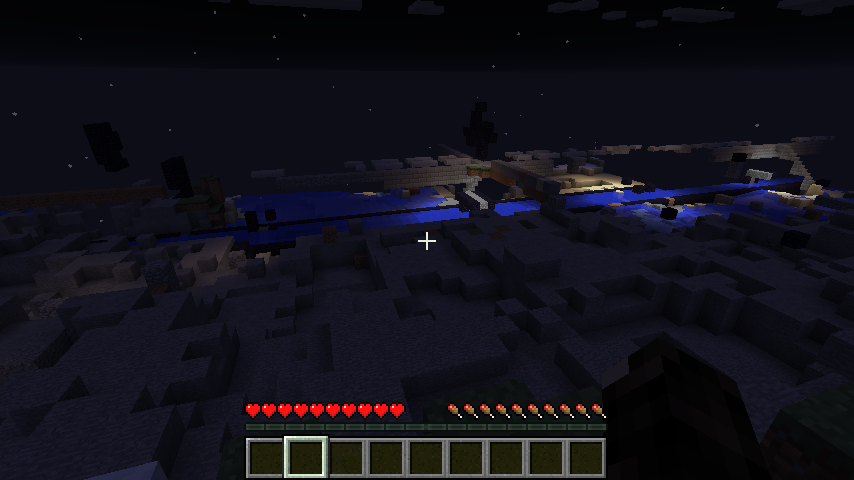The height and width of the screenshot is (480, 854).
Task: Select the highlighted hotbar slot
Action: point(306,457)
